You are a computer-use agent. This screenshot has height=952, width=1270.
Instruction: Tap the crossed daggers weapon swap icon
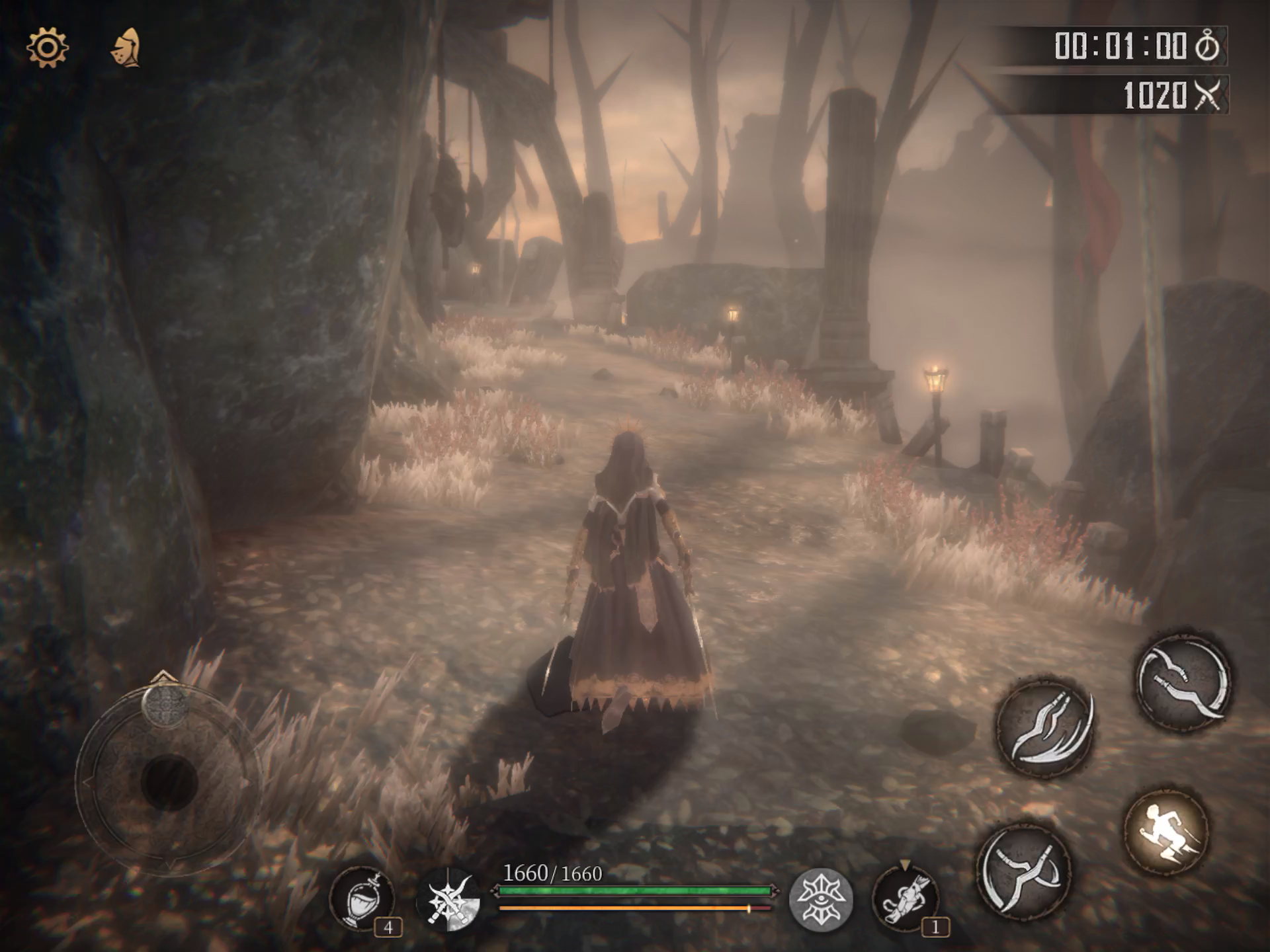(x=449, y=899)
